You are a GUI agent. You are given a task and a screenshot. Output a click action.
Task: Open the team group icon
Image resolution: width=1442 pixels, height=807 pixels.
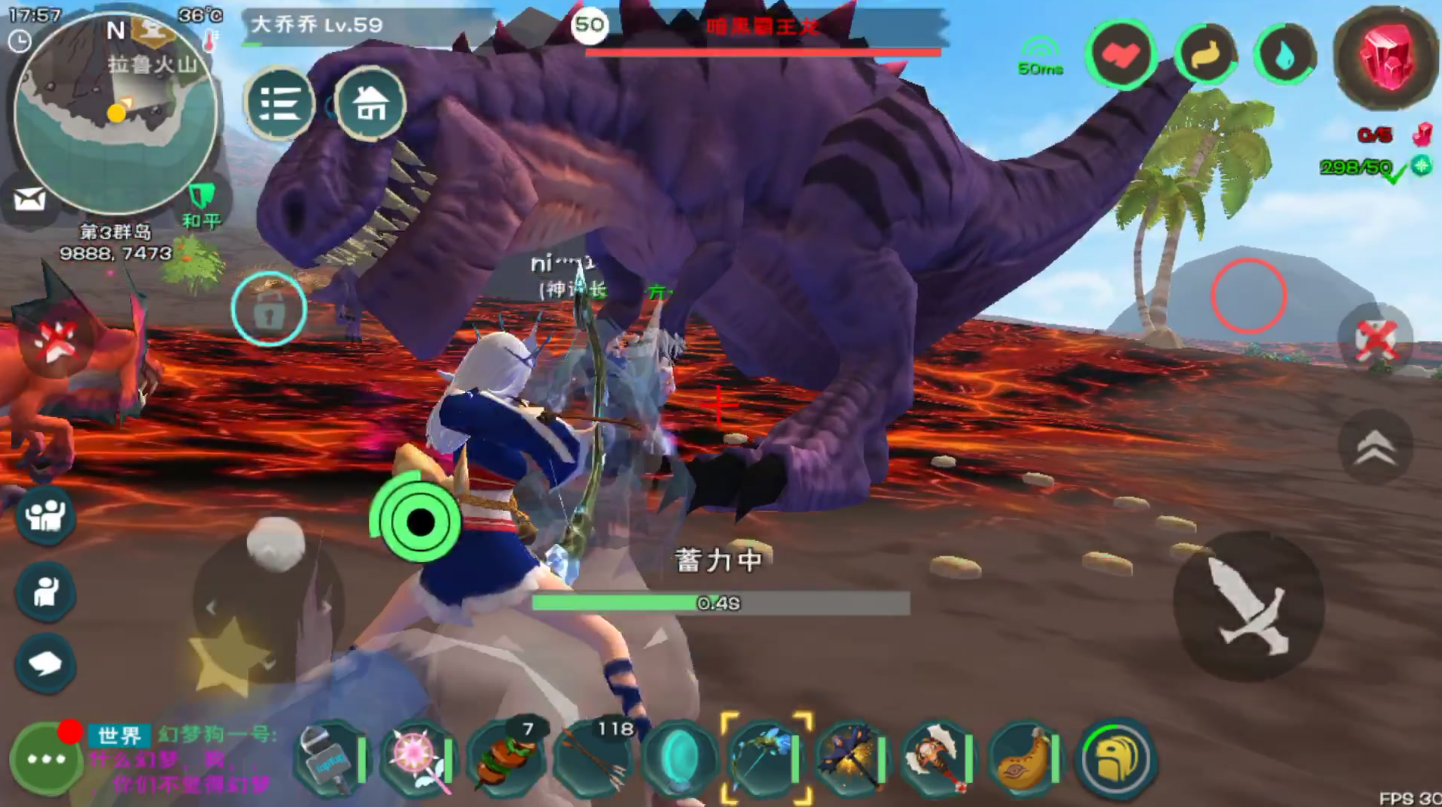45,516
